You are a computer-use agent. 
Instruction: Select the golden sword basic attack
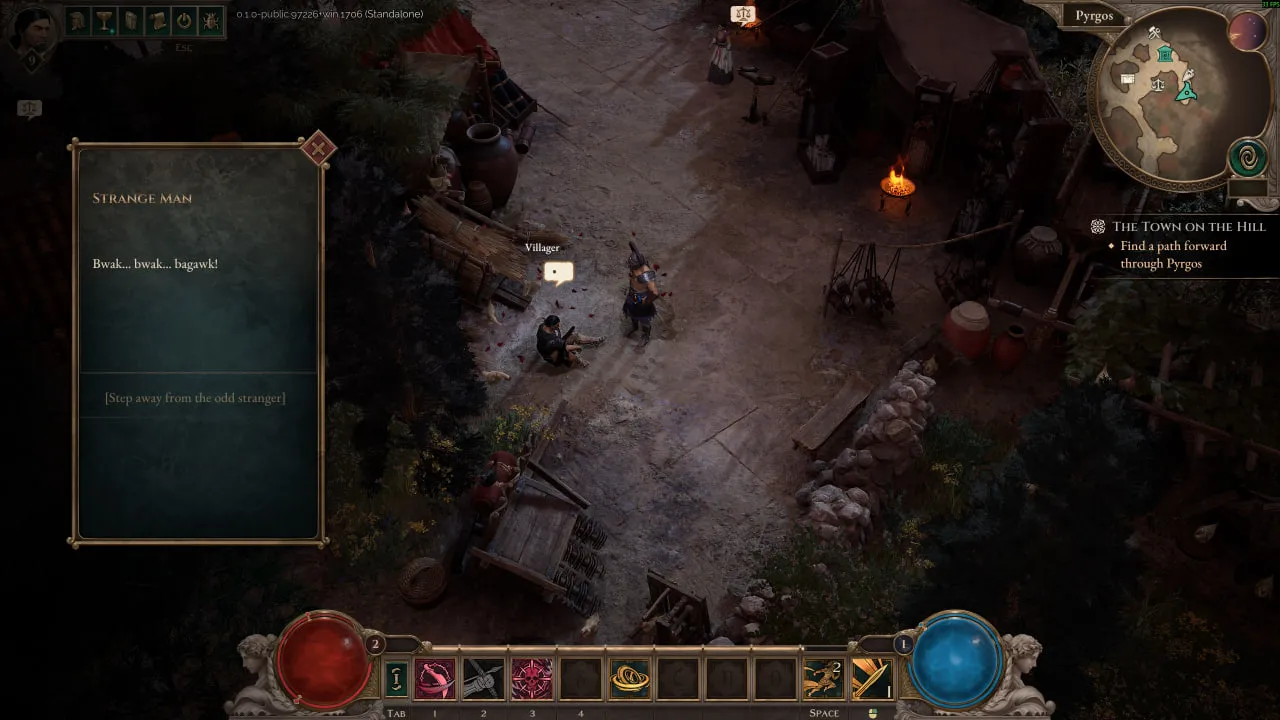click(871, 679)
